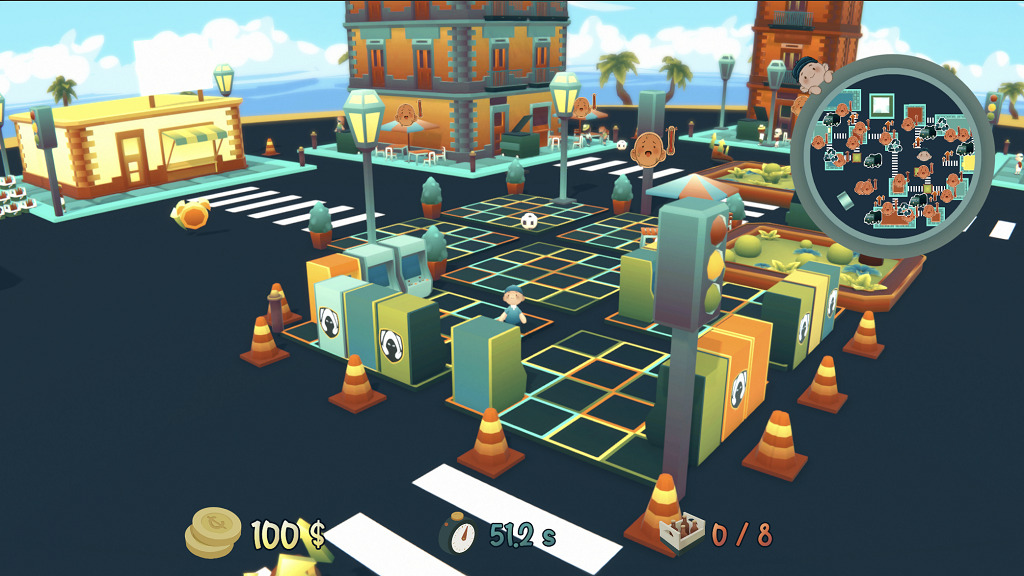1024x576 pixels.
Task: Select the gold coin stack icon
Action: point(214,532)
